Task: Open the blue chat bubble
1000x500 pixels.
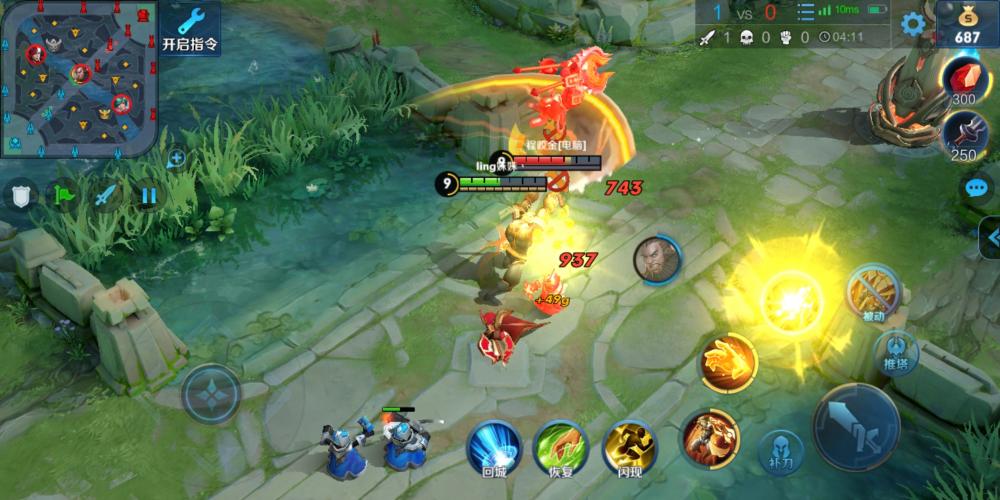Action: pos(976,188)
